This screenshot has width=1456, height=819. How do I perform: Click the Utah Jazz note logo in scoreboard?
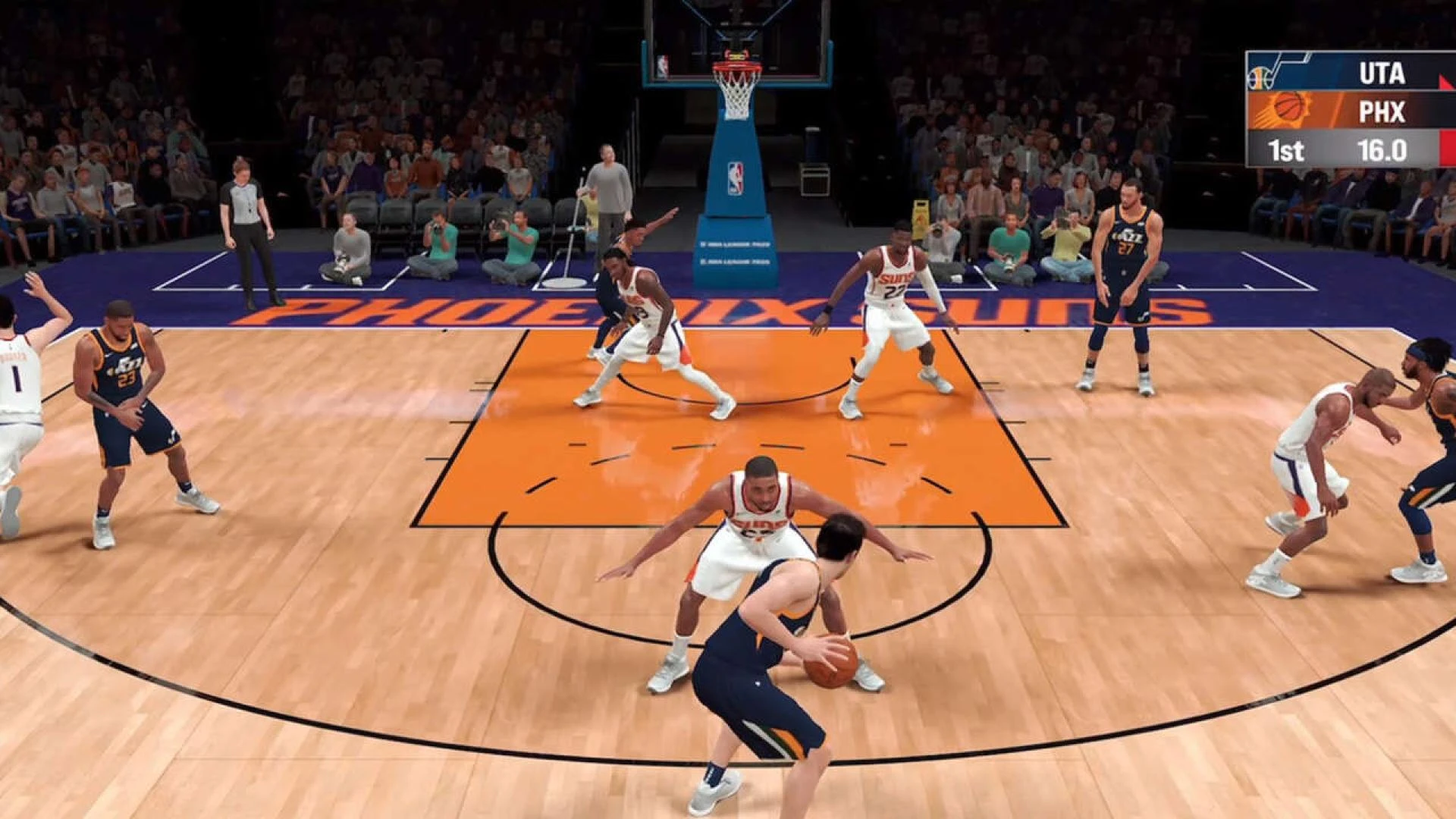[1261, 76]
